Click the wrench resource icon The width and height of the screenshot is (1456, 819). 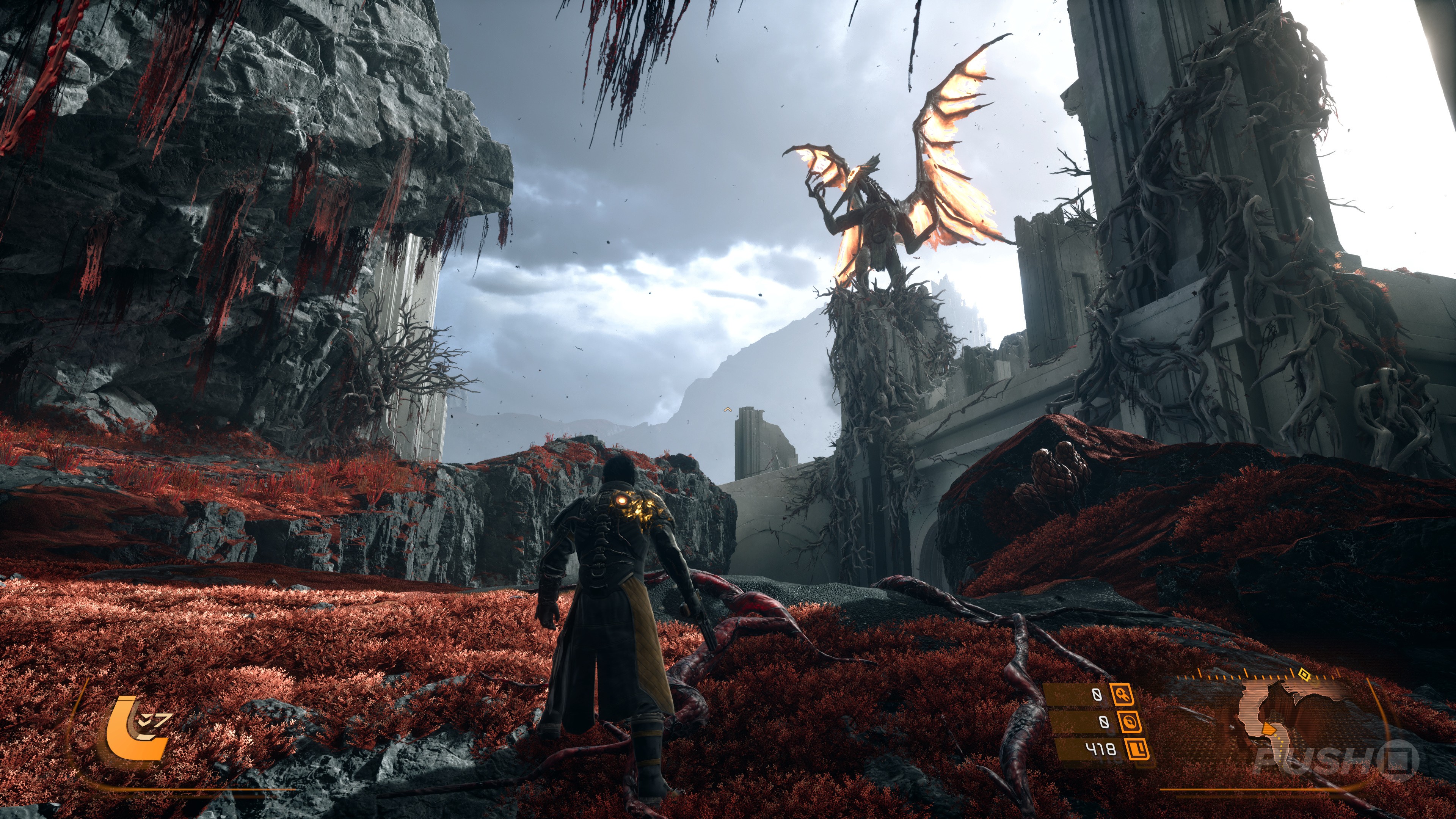(x=1122, y=694)
